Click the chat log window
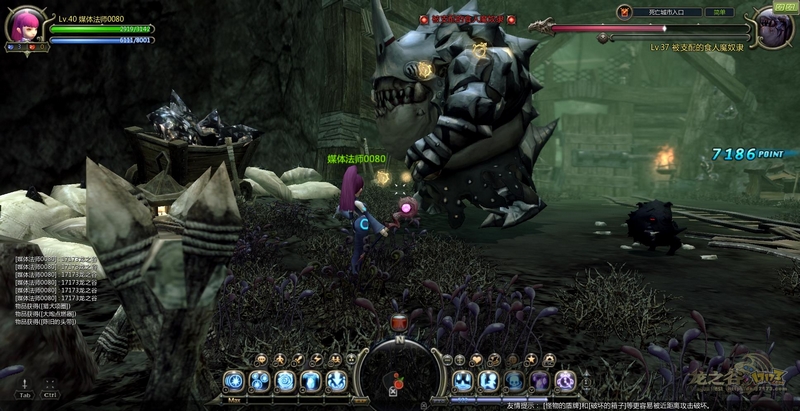800x411 pixels. pos(60,290)
